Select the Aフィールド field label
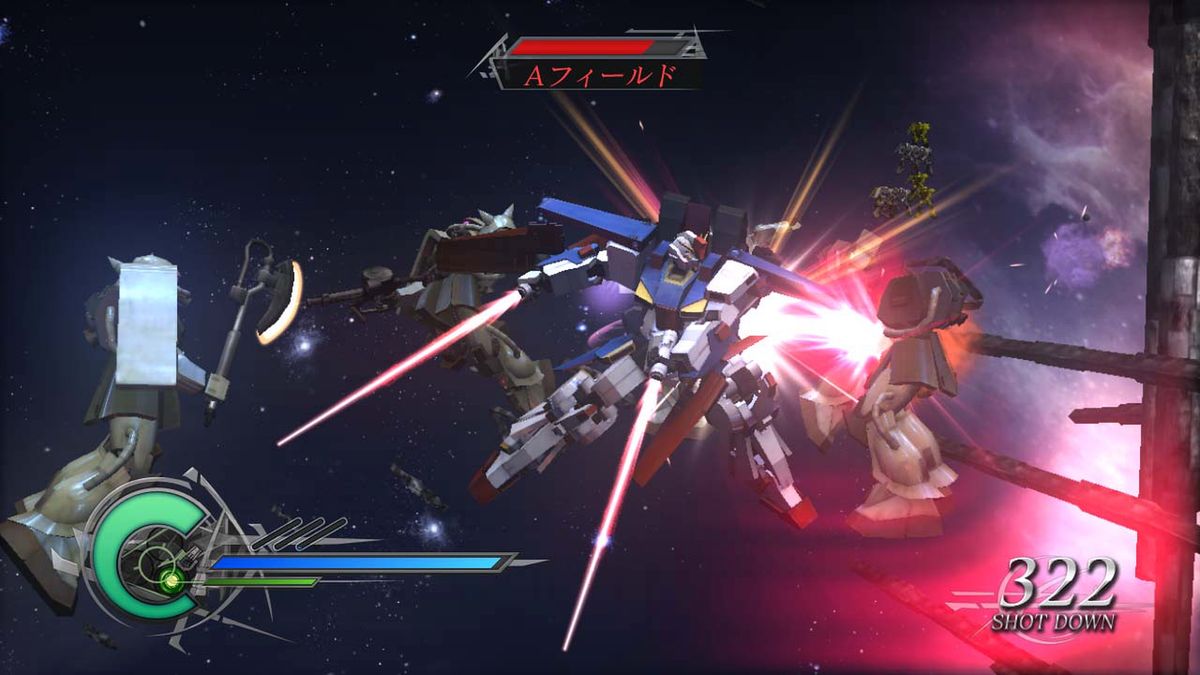The width and height of the screenshot is (1200, 675). click(599, 75)
